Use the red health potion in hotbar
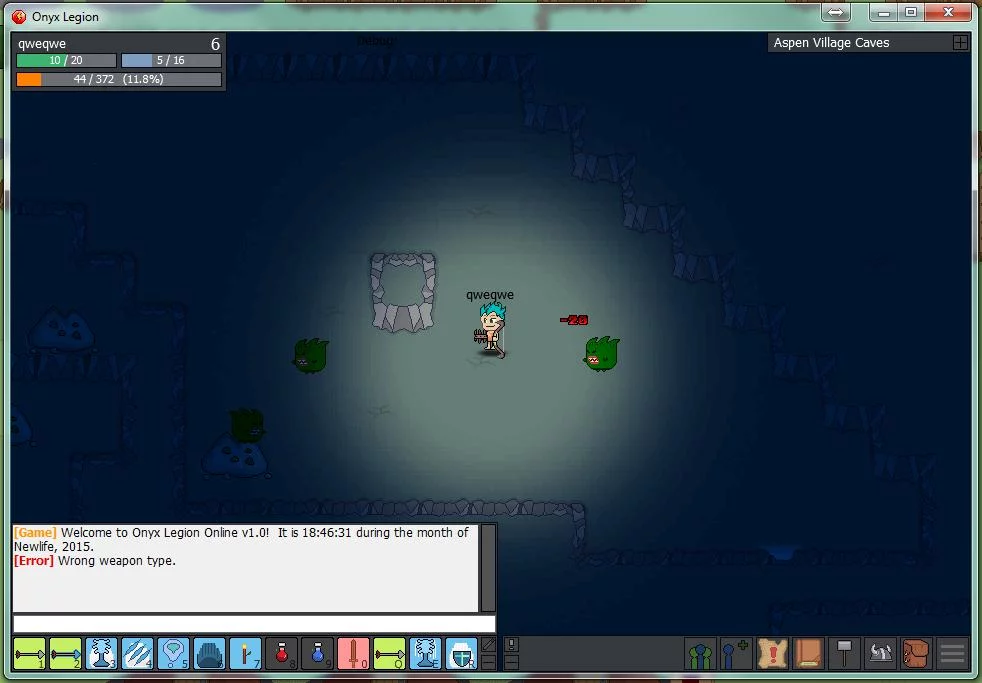Viewport: 982px width, 683px height. coord(282,653)
